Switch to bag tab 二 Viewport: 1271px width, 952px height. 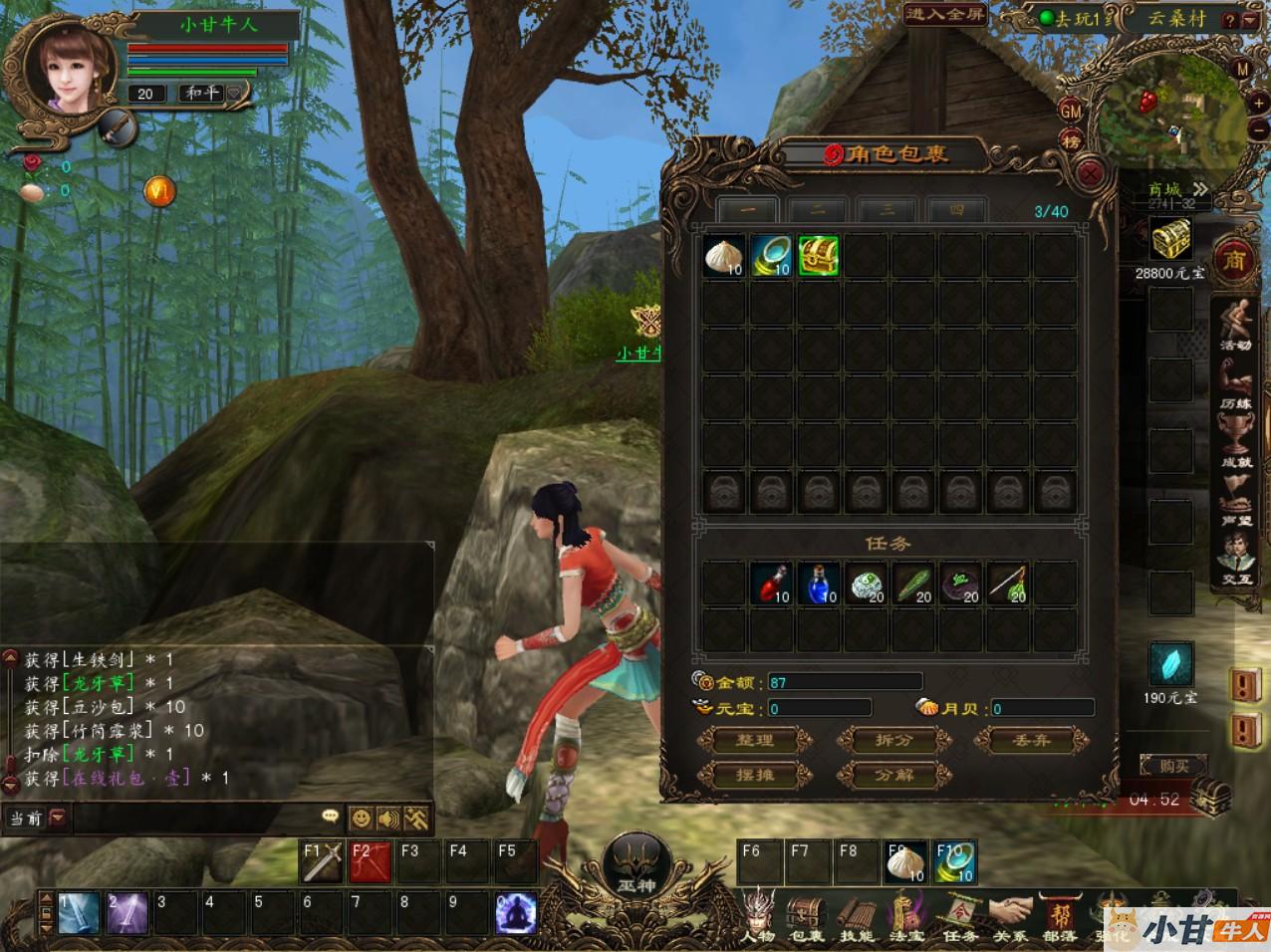click(x=817, y=210)
